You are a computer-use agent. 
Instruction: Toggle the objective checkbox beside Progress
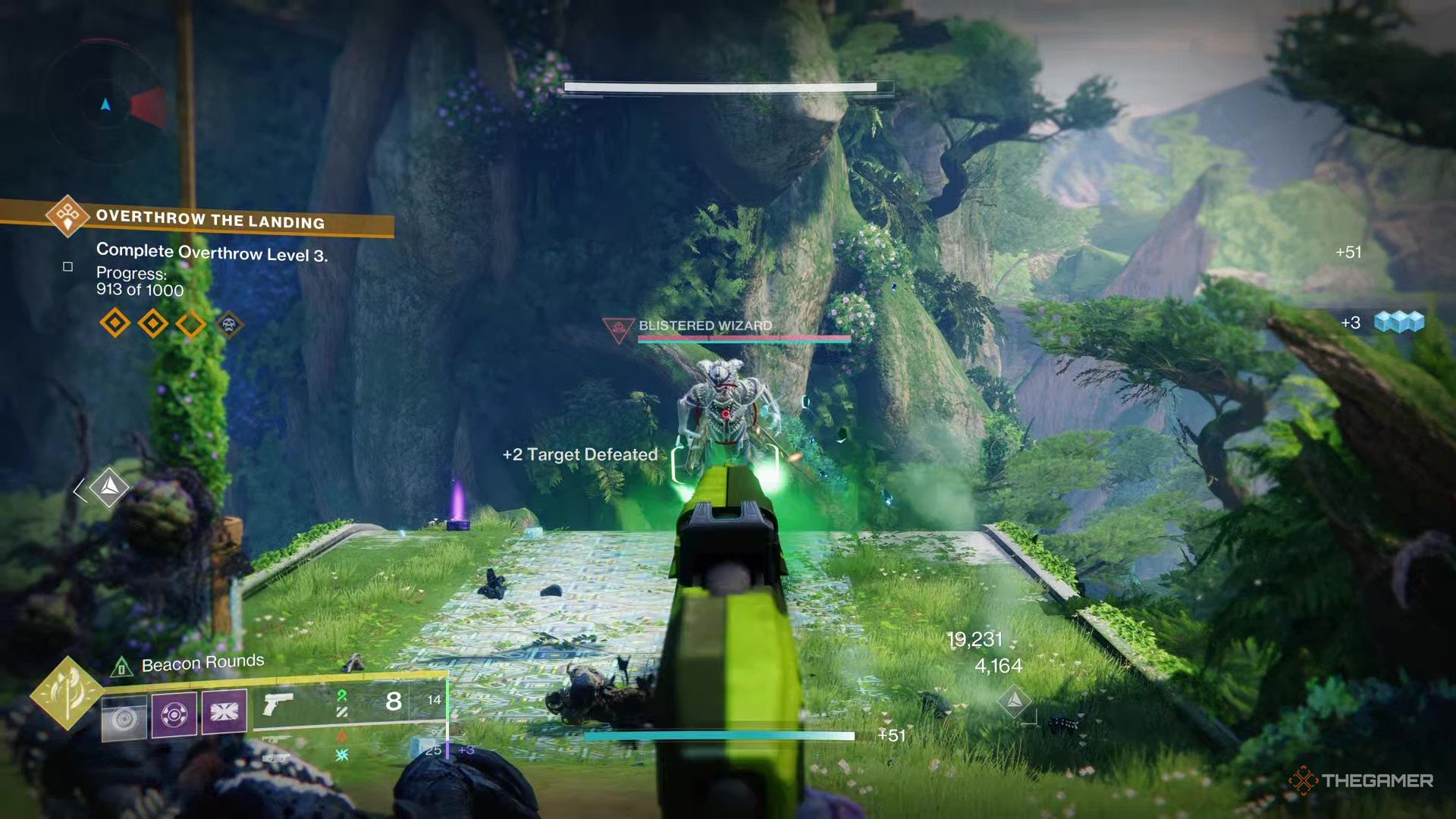coord(67,266)
